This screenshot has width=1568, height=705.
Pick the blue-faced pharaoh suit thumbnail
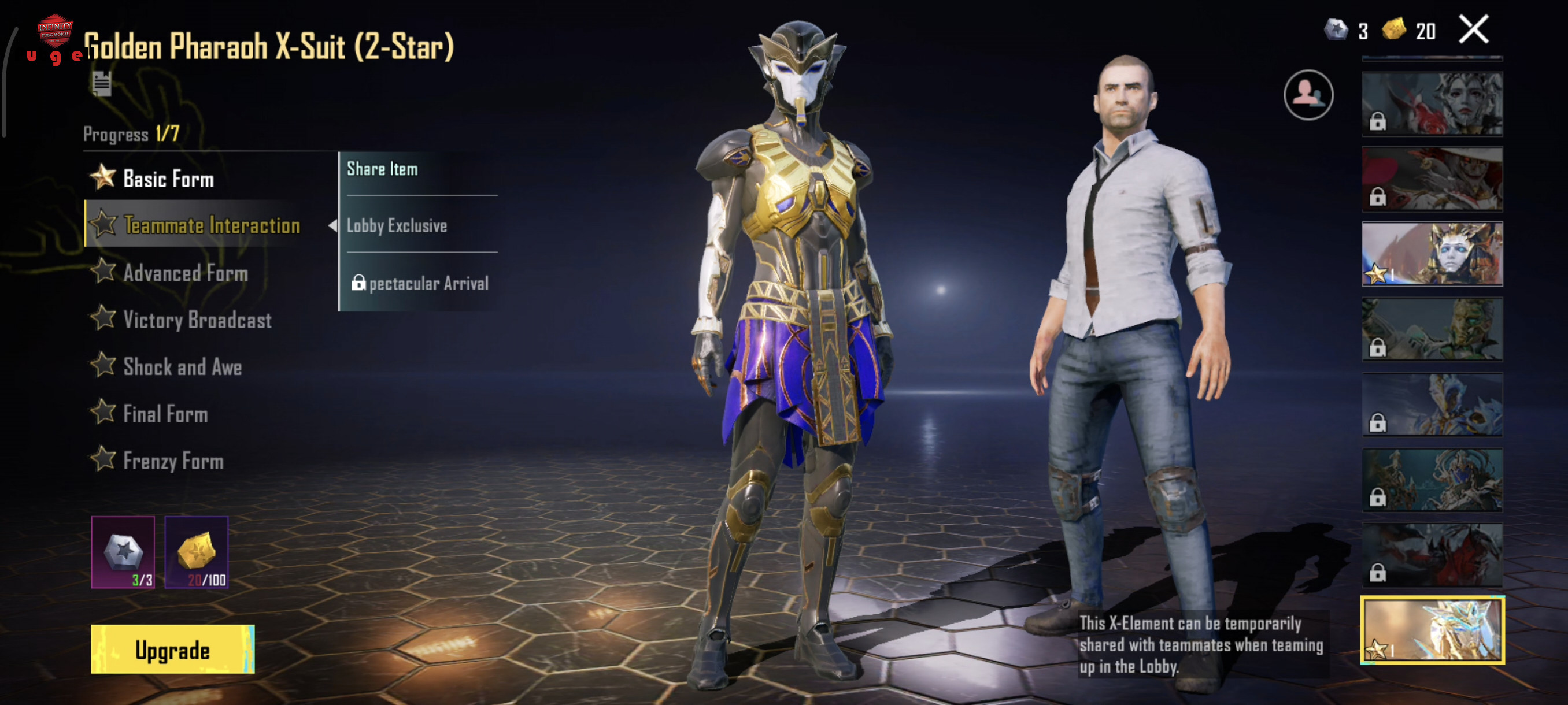coord(1432,254)
